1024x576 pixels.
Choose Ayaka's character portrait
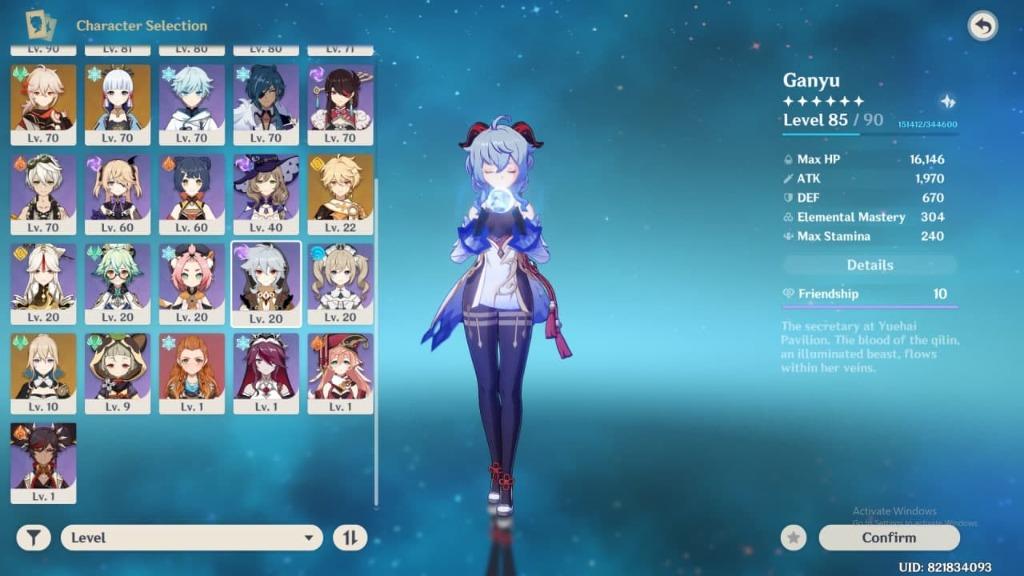118,100
